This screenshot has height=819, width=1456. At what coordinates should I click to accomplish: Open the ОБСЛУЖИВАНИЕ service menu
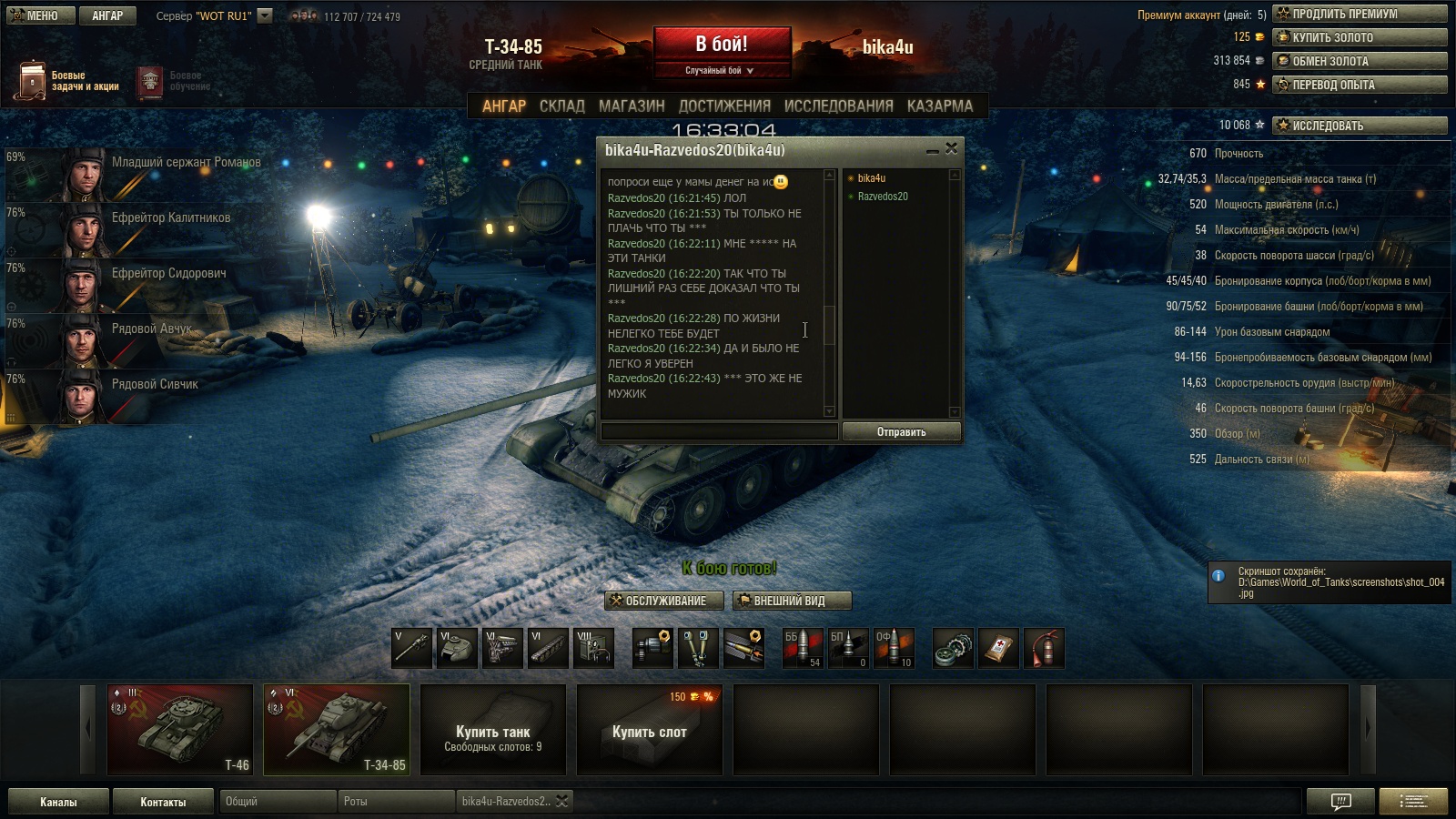665,601
